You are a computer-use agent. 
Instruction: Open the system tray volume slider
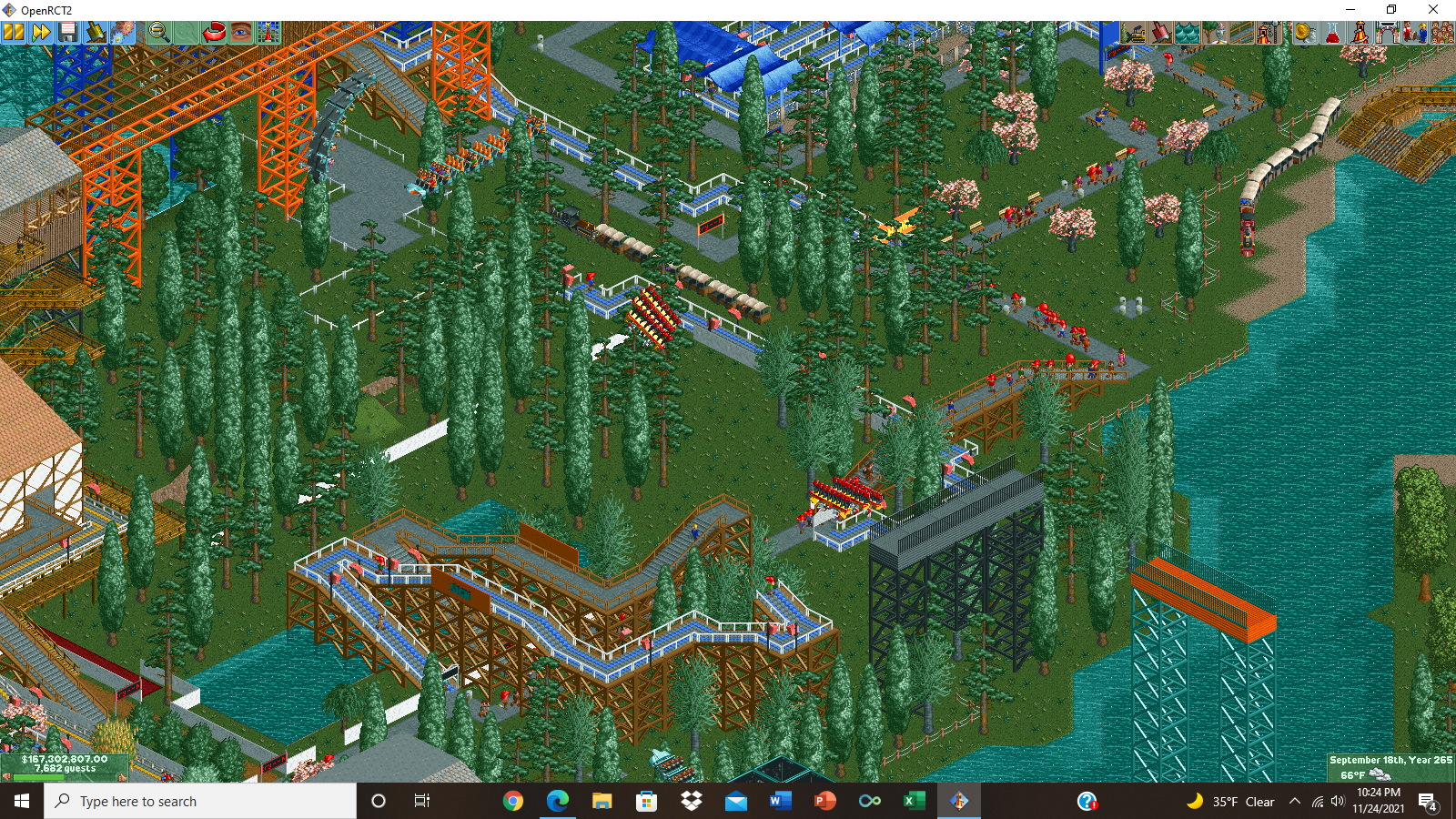pyautogui.click(x=1337, y=801)
